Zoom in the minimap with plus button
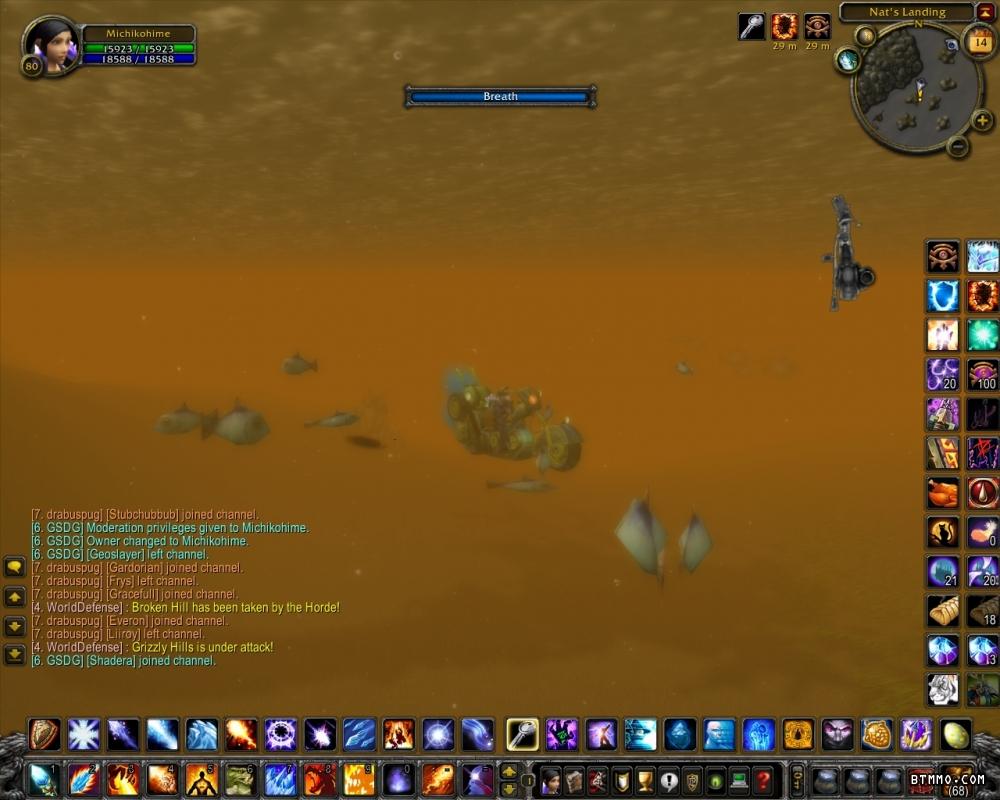The image size is (1000, 800). [x=981, y=120]
